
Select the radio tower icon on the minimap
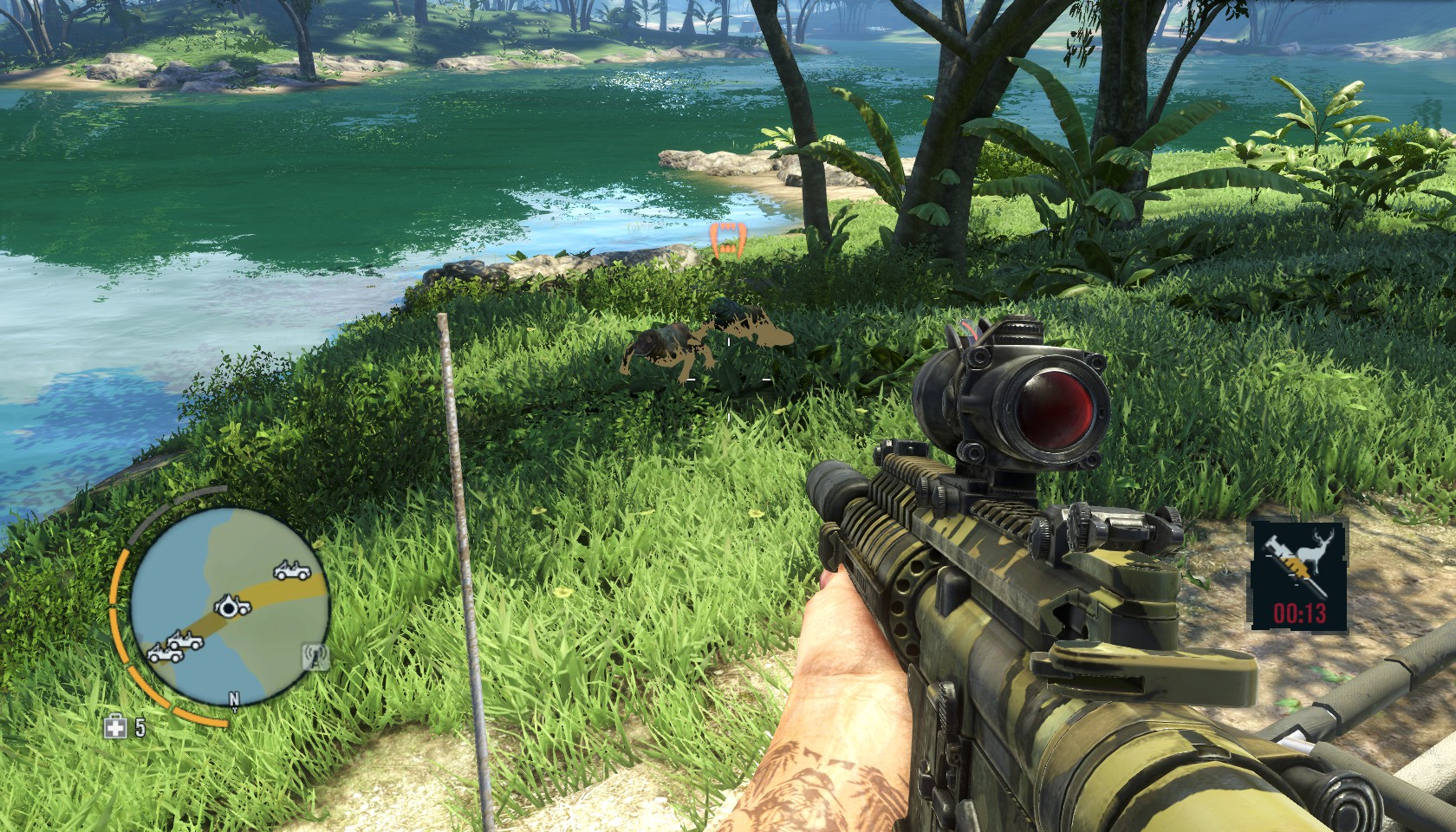[x=315, y=657]
